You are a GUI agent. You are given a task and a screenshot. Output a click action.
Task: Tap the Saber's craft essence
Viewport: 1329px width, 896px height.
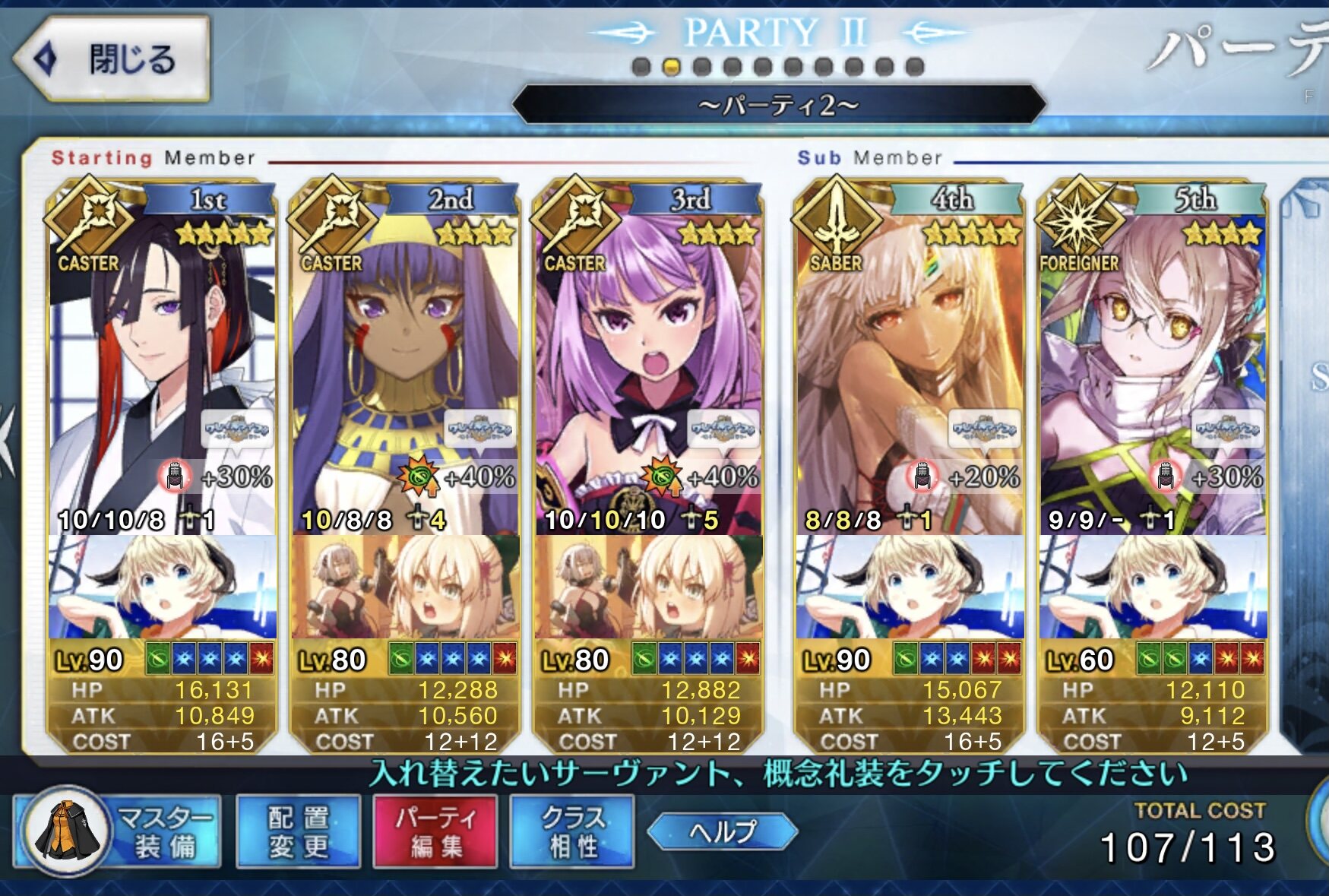coord(910,587)
